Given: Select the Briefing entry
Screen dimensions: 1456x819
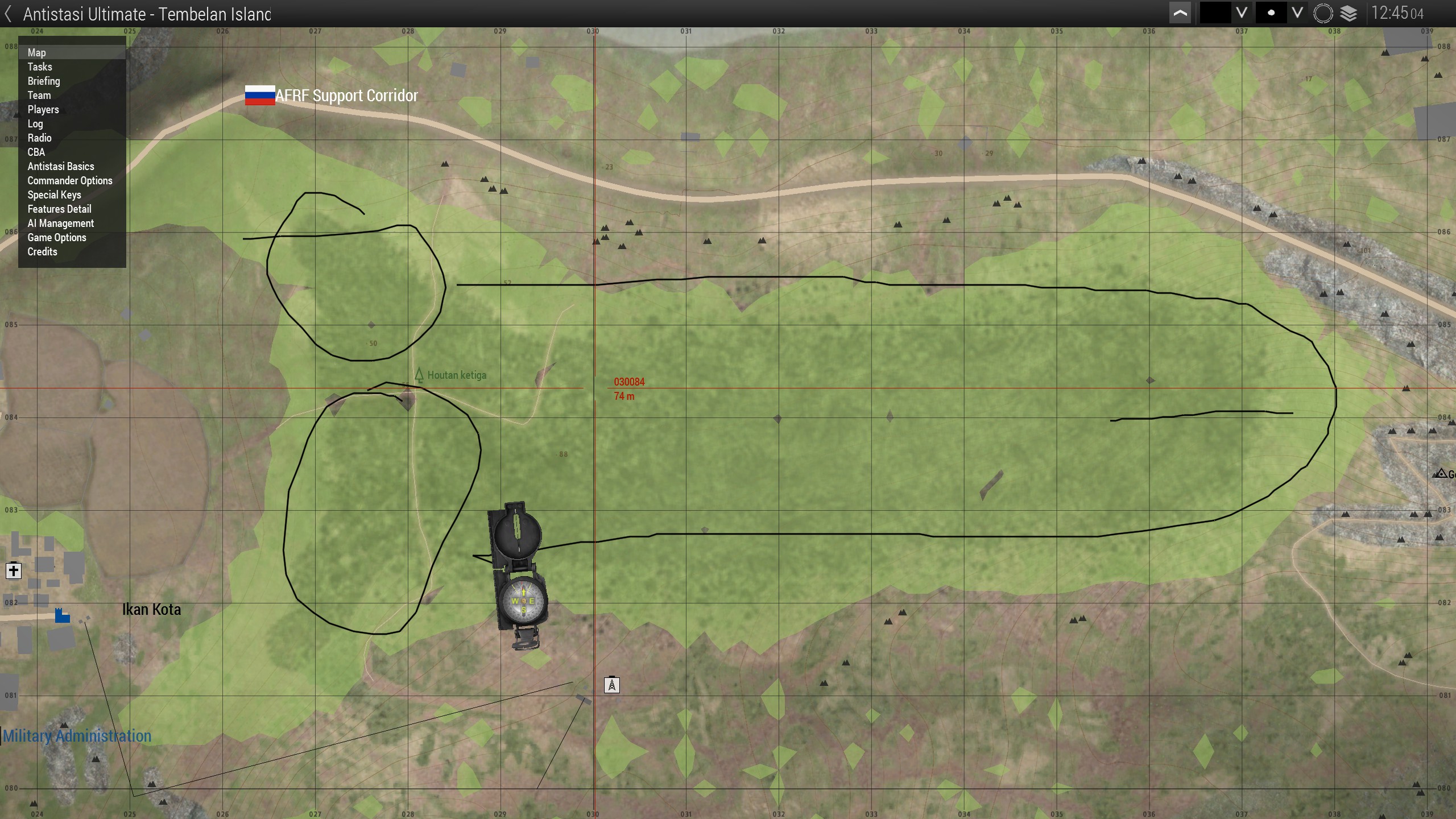Looking at the screenshot, I should pos(44,81).
